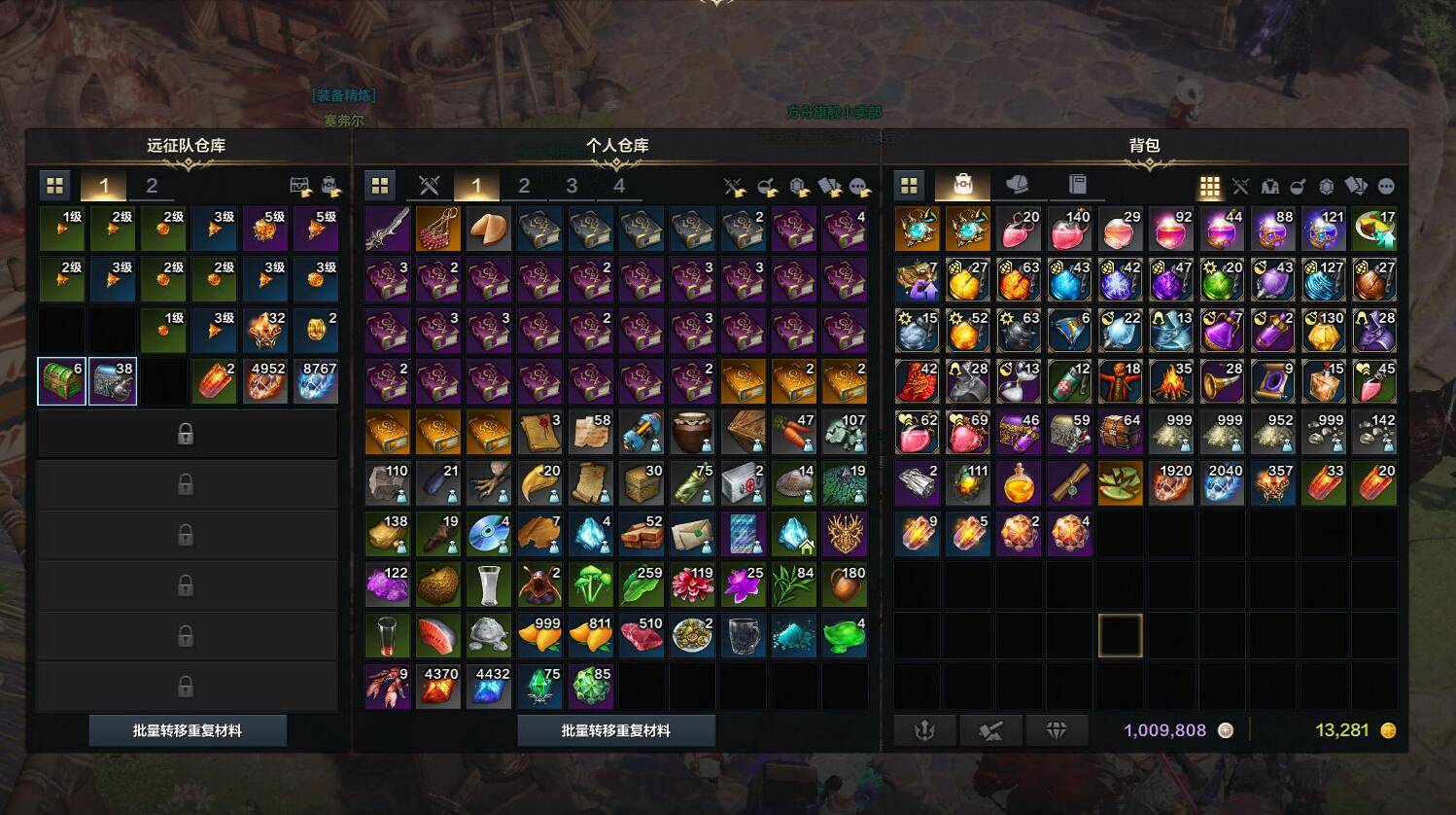Select the green mushrooms item
The height and width of the screenshot is (815, 1456).
pyautogui.click(x=590, y=585)
